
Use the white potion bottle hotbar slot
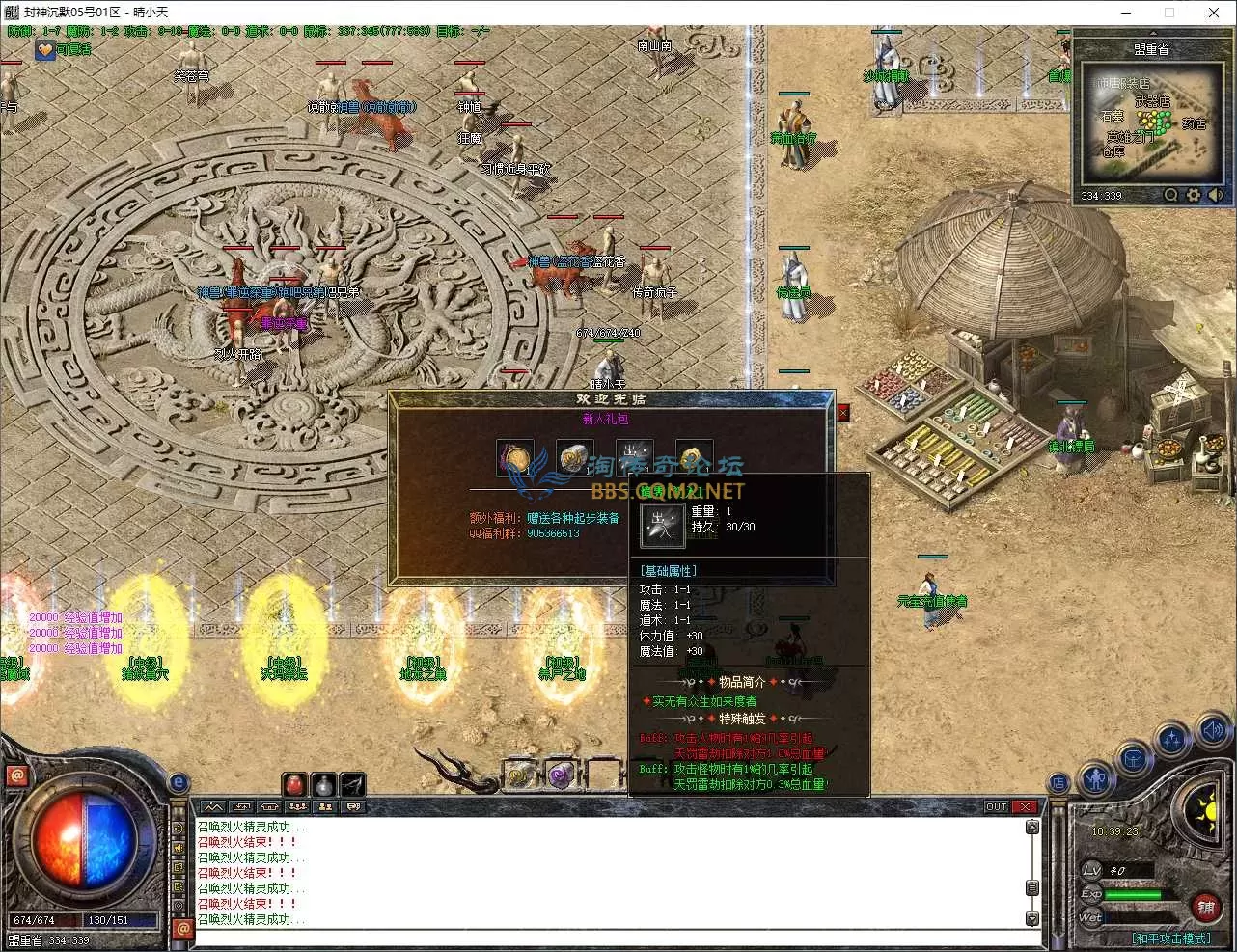pos(324,784)
